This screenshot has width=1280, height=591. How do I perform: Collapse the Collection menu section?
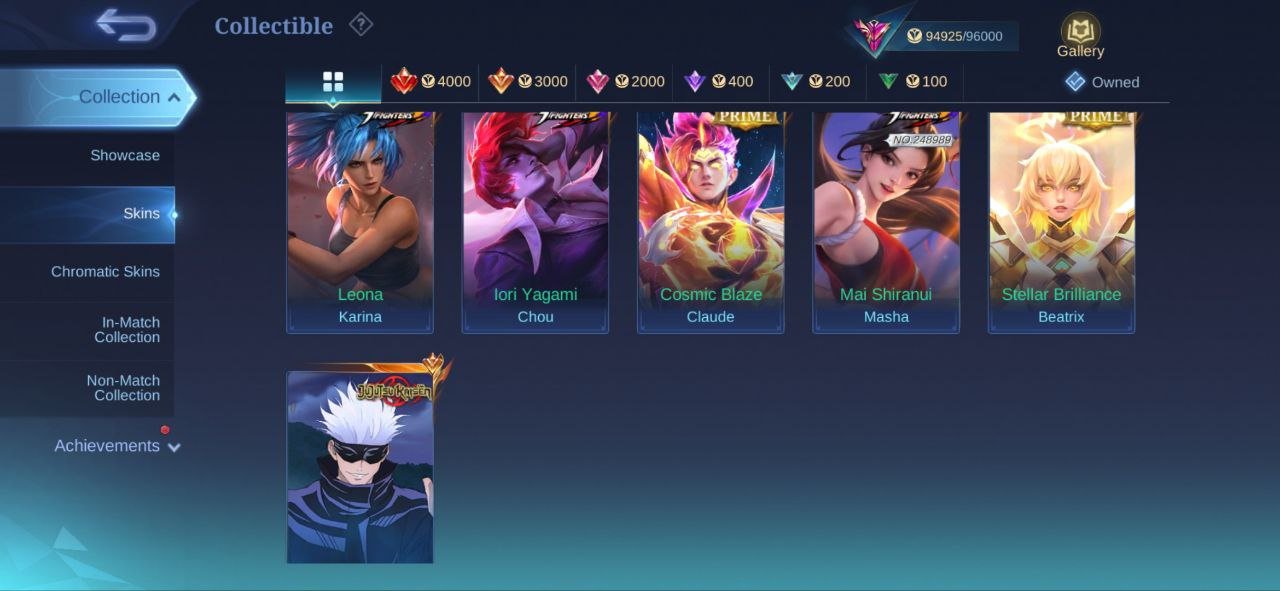pyautogui.click(x=129, y=97)
